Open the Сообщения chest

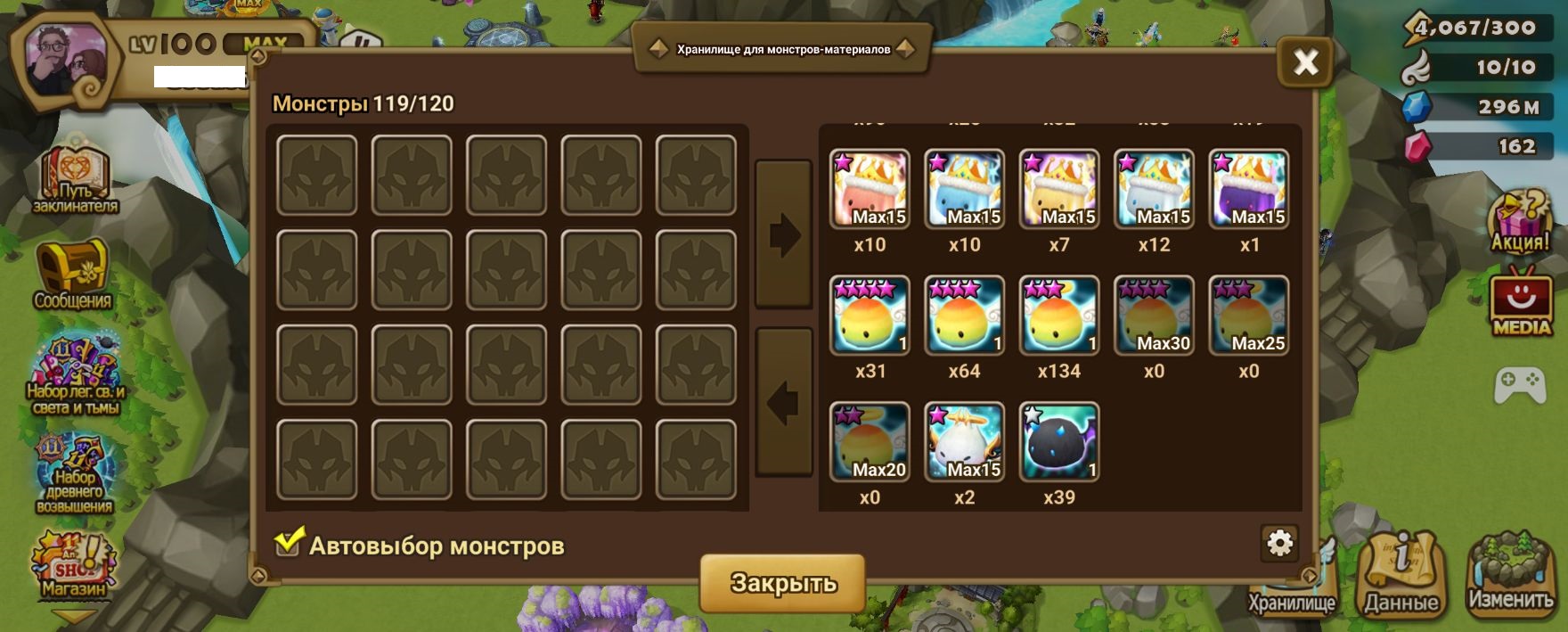(x=73, y=272)
